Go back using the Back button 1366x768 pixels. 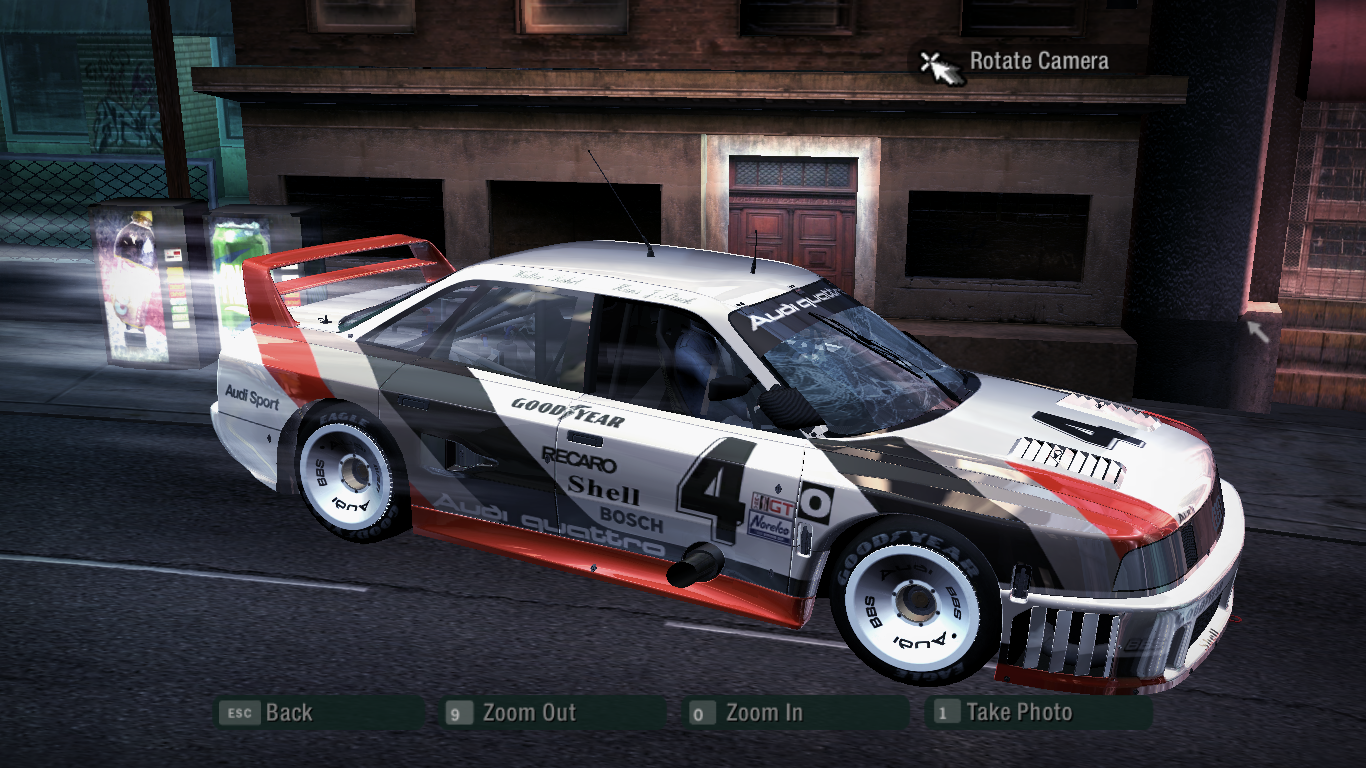pos(288,713)
